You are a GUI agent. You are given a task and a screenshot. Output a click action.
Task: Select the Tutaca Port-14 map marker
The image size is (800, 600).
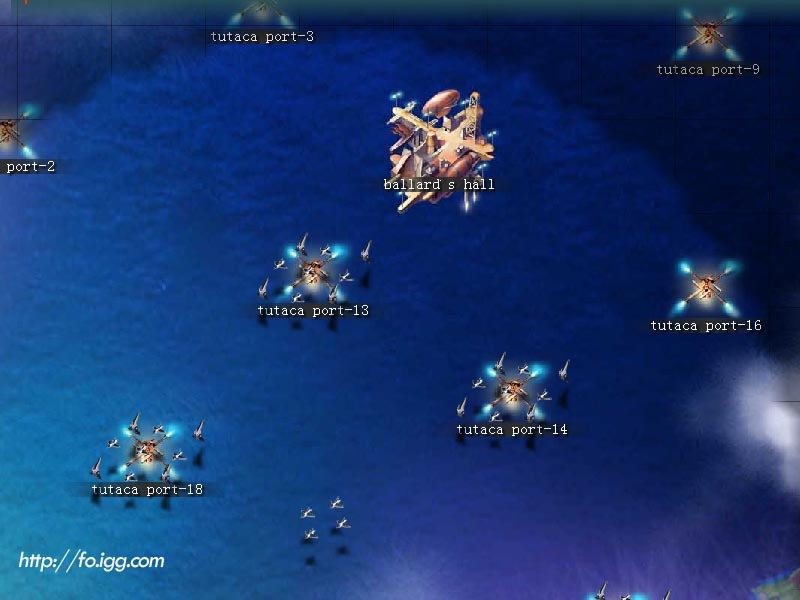(513, 390)
